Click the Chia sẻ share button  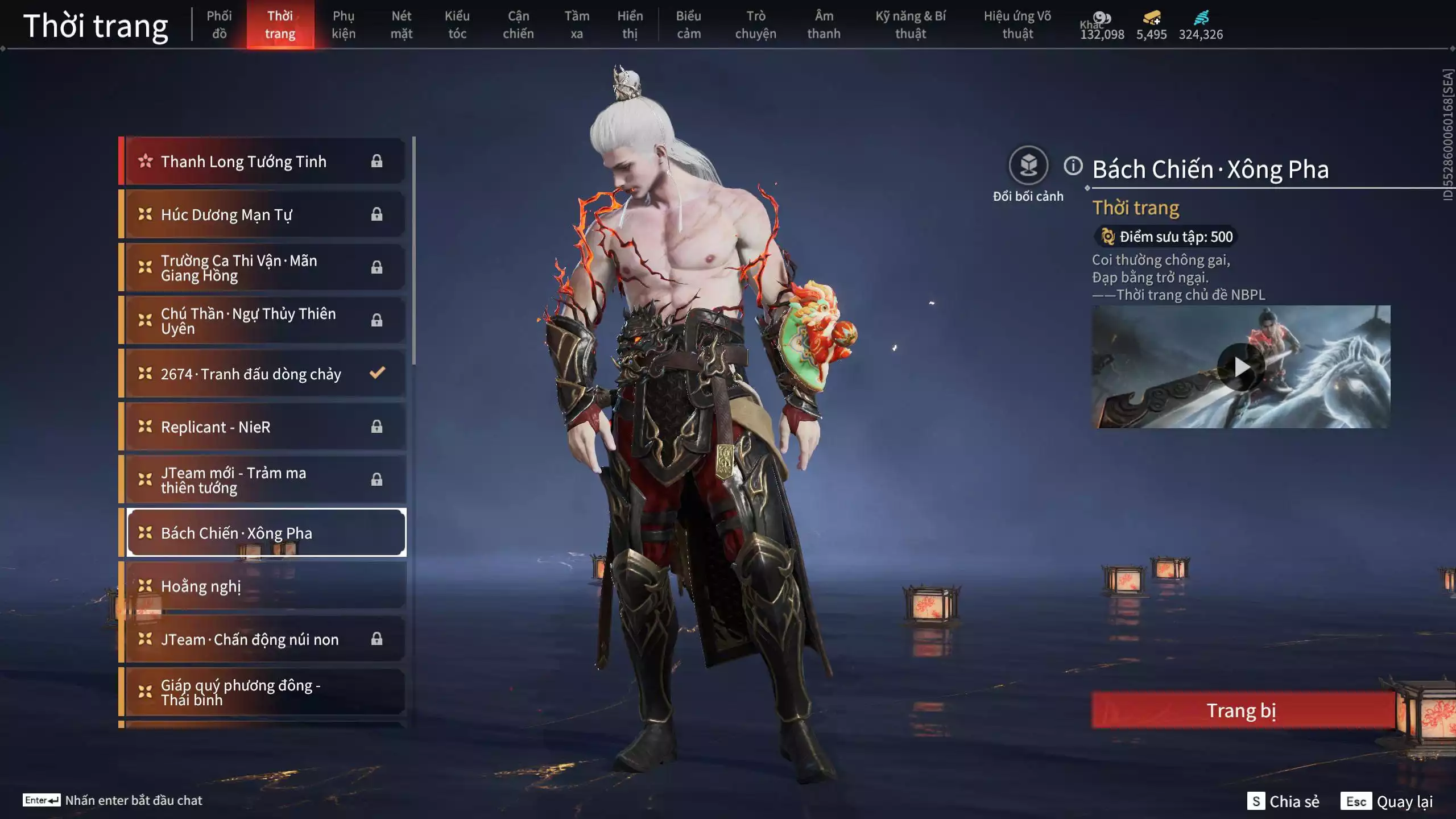click(x=1283, y=801)
